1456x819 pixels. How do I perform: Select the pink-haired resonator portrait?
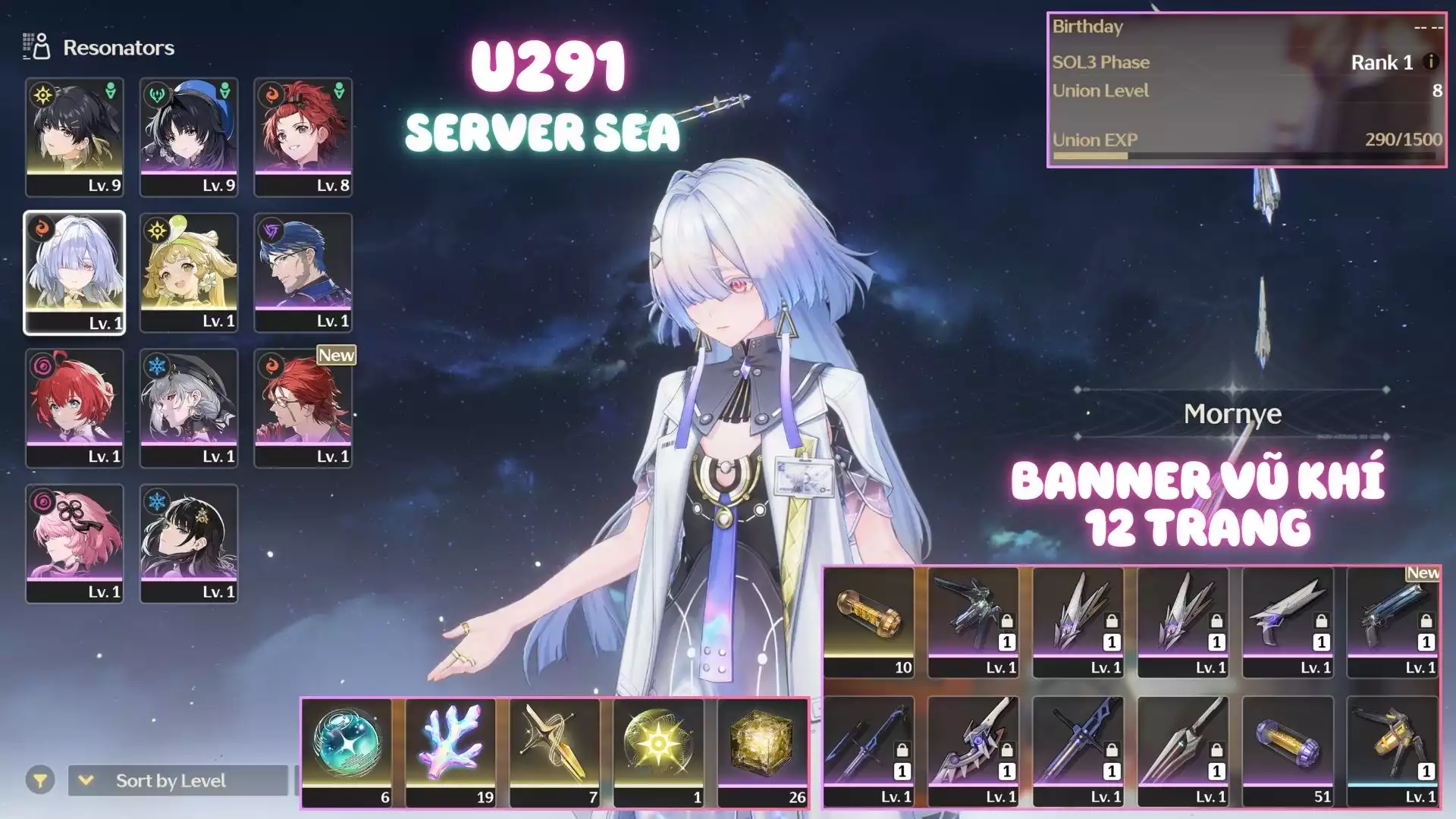(x=74, y=543)
